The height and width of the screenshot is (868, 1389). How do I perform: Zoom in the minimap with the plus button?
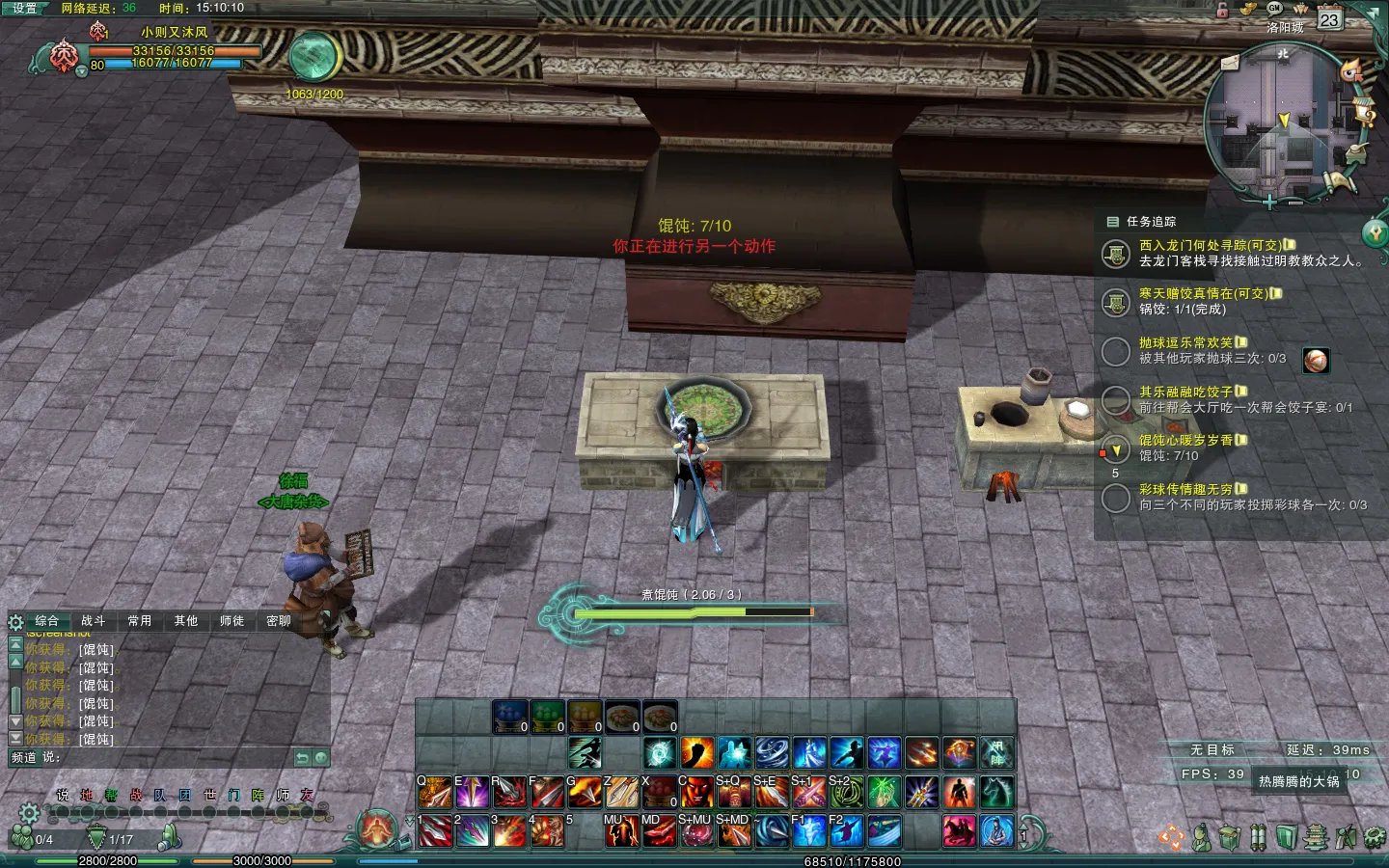pyautogui.click(x=1269, y=203)
